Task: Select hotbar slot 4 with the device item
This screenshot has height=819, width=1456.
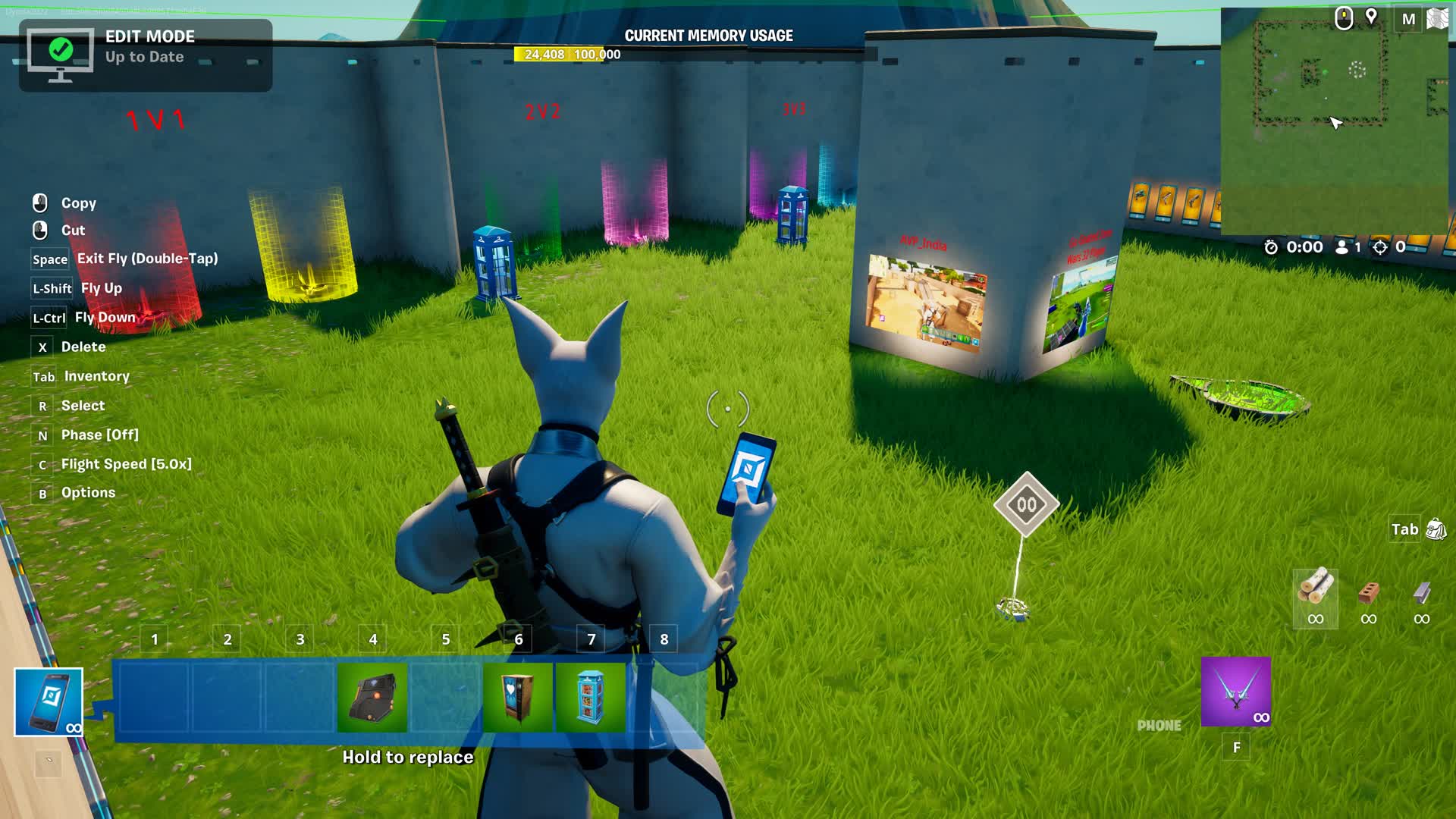Action: coord(373,695)
